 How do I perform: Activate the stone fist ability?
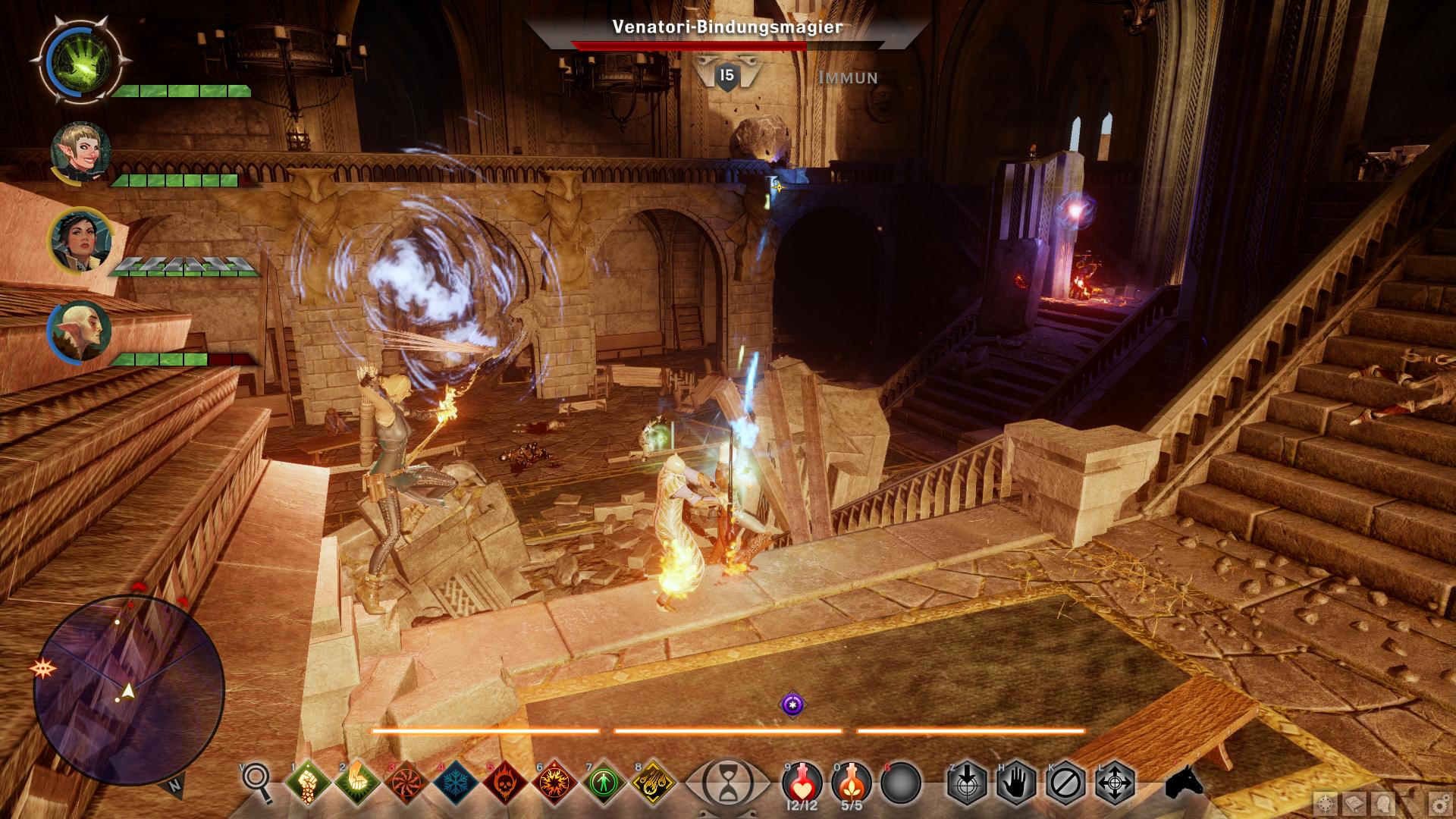pyautogui.click(x=307, y=781)
